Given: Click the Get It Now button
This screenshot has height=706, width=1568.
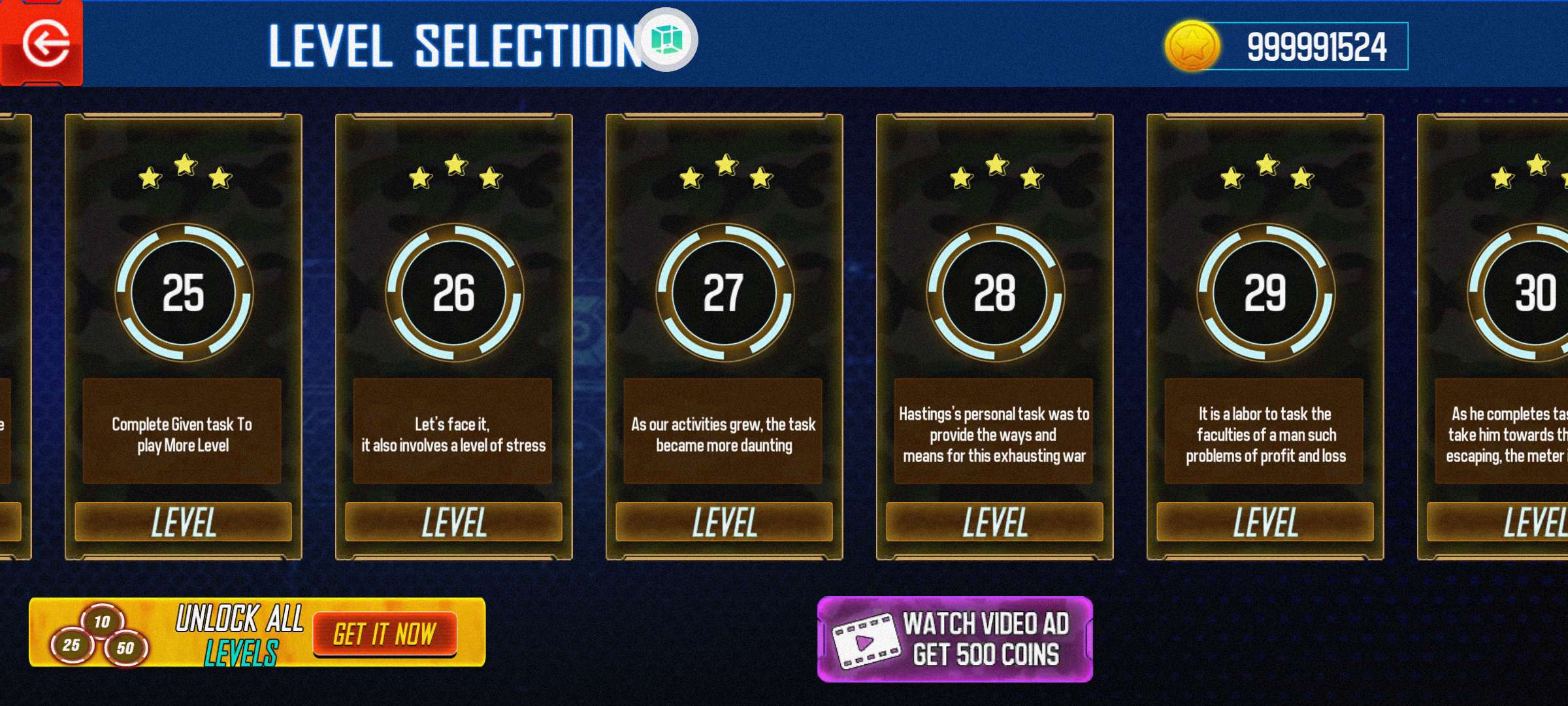Looking at the screenshot, I should point(384,633).
